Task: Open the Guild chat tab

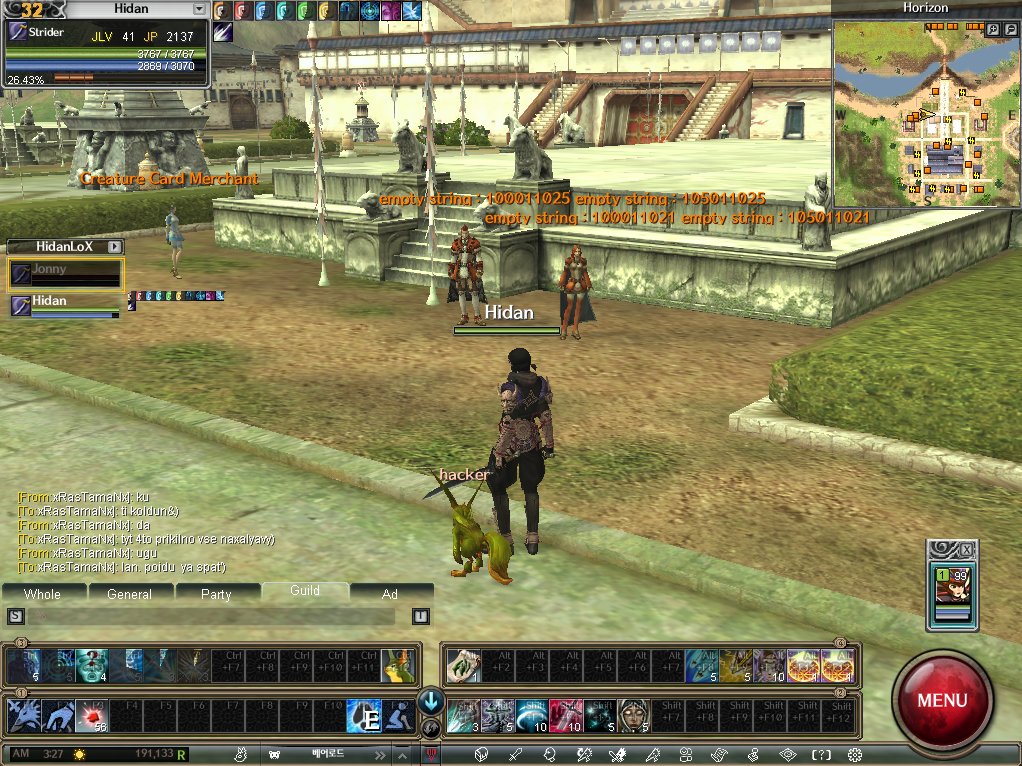Action: point(305,591)
